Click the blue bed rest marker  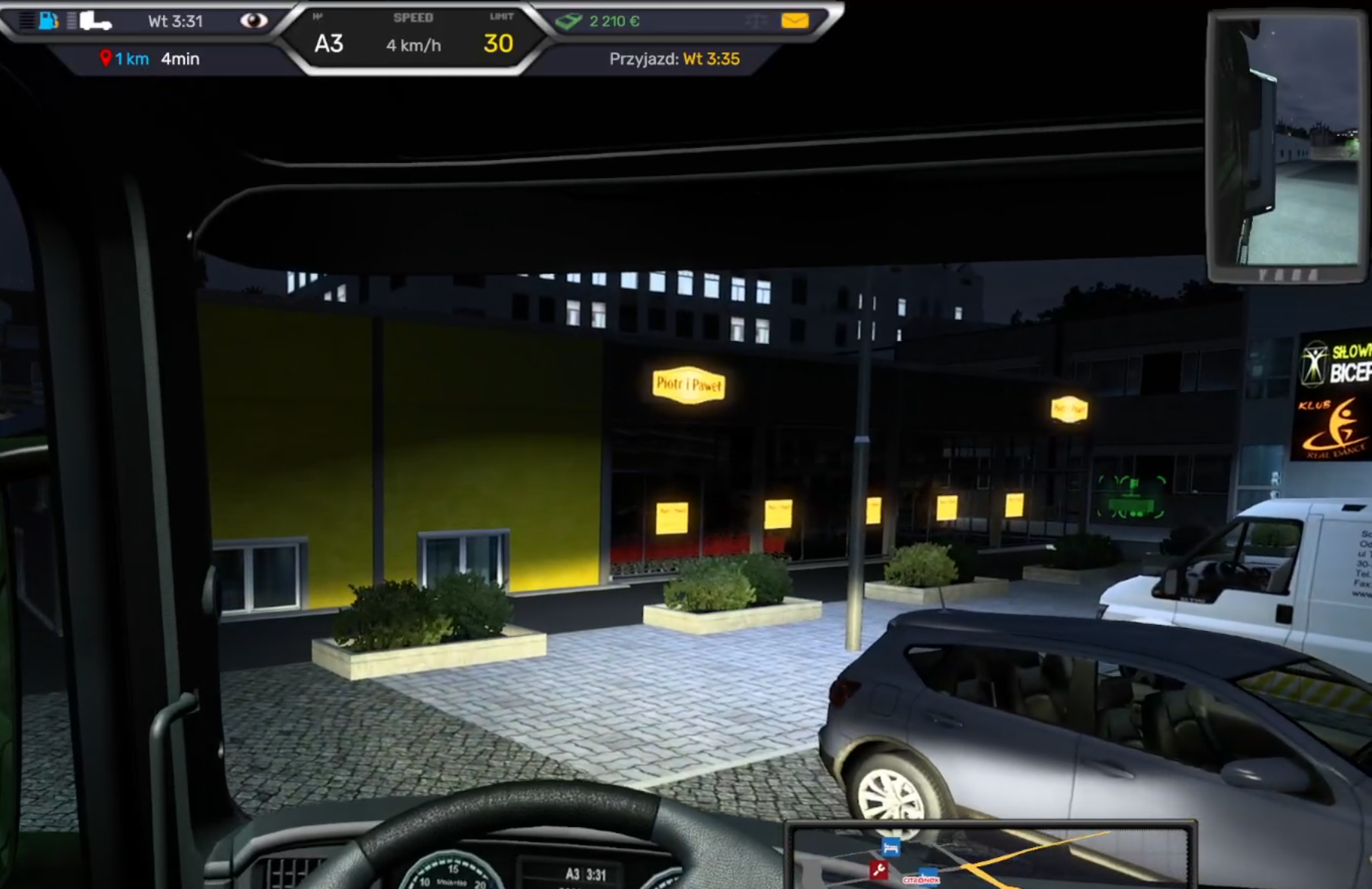click(x=891, y=847)
